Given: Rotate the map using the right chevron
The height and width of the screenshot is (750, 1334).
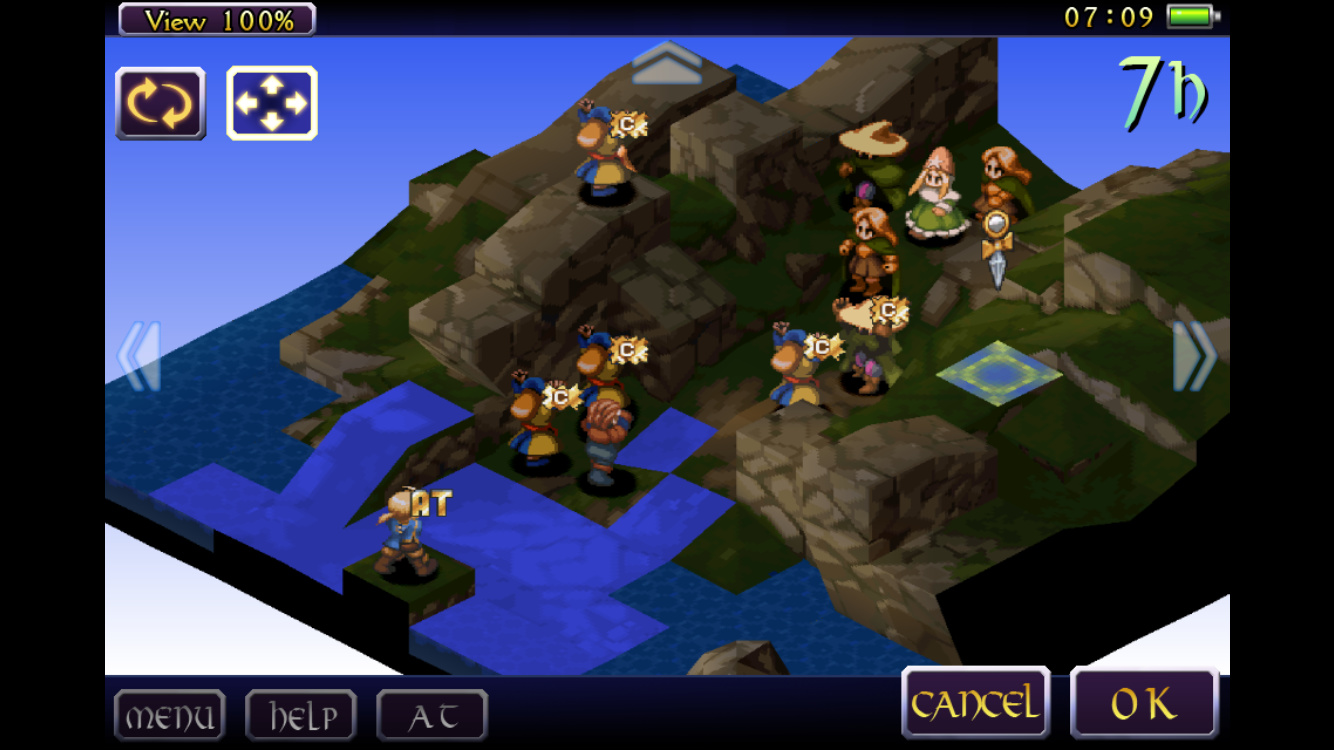Looking at the screenshot, I should (1194, 356).
